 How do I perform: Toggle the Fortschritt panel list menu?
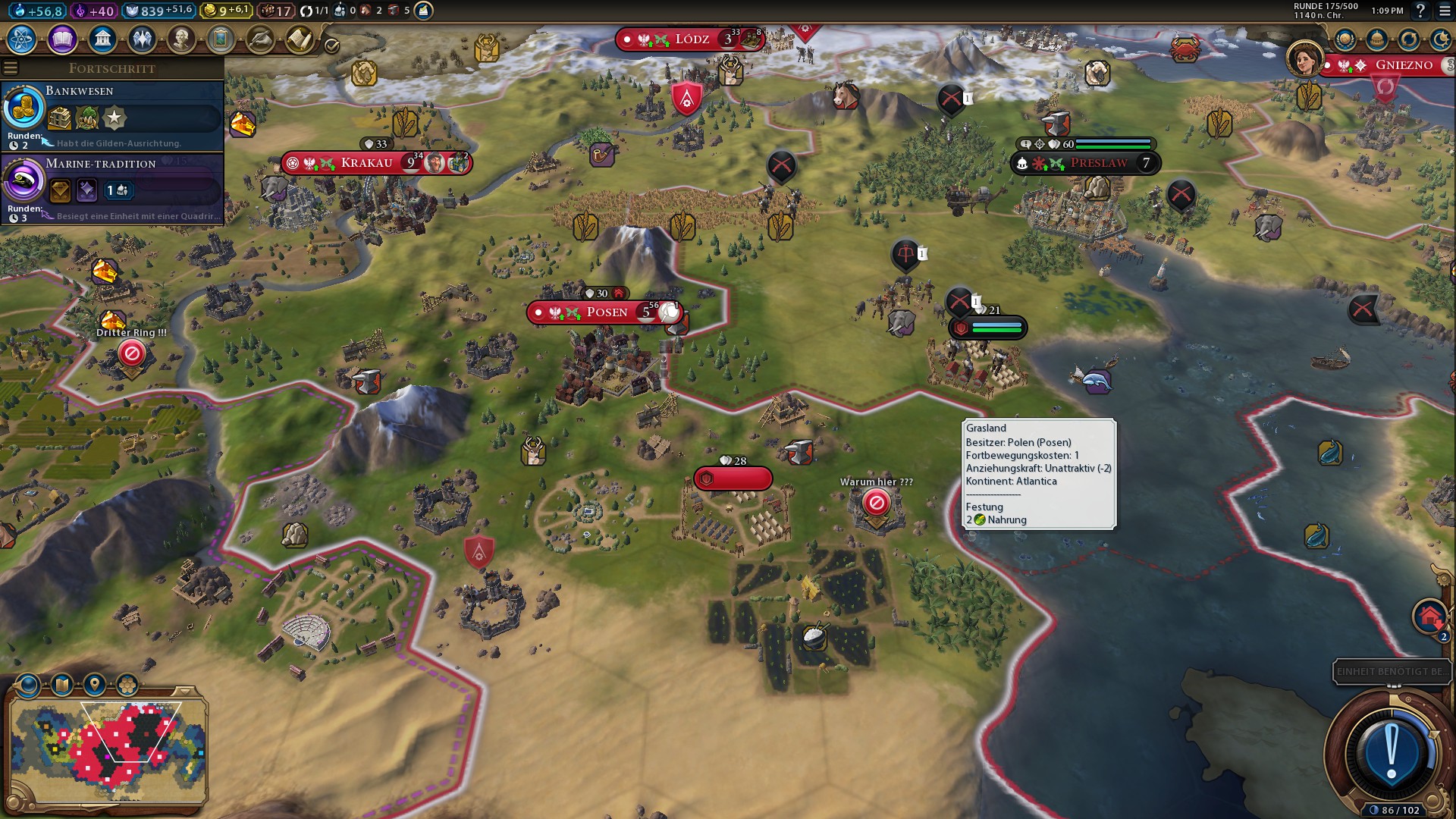(x=11, y=68)
